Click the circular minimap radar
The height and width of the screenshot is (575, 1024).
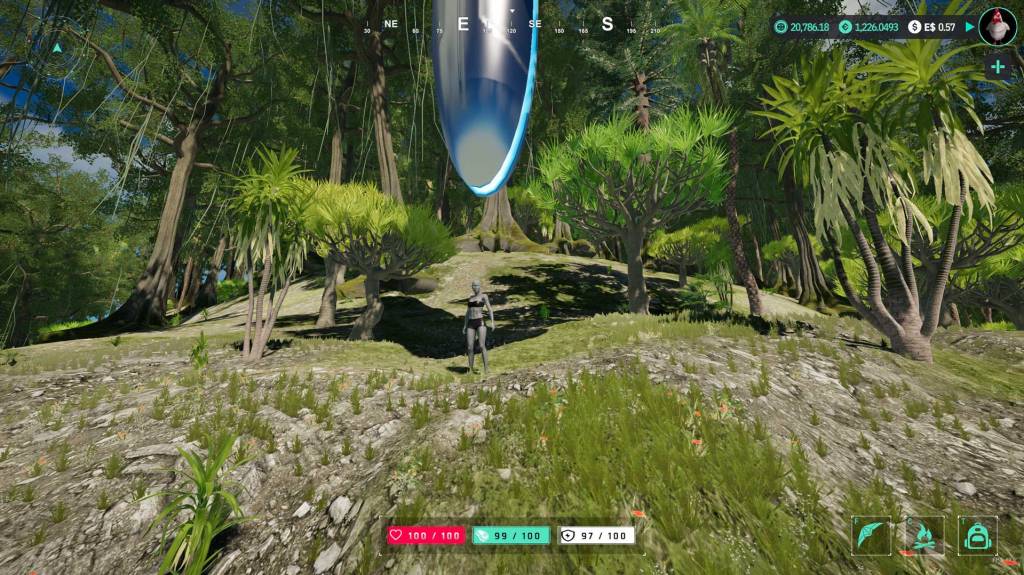point(57,47)
